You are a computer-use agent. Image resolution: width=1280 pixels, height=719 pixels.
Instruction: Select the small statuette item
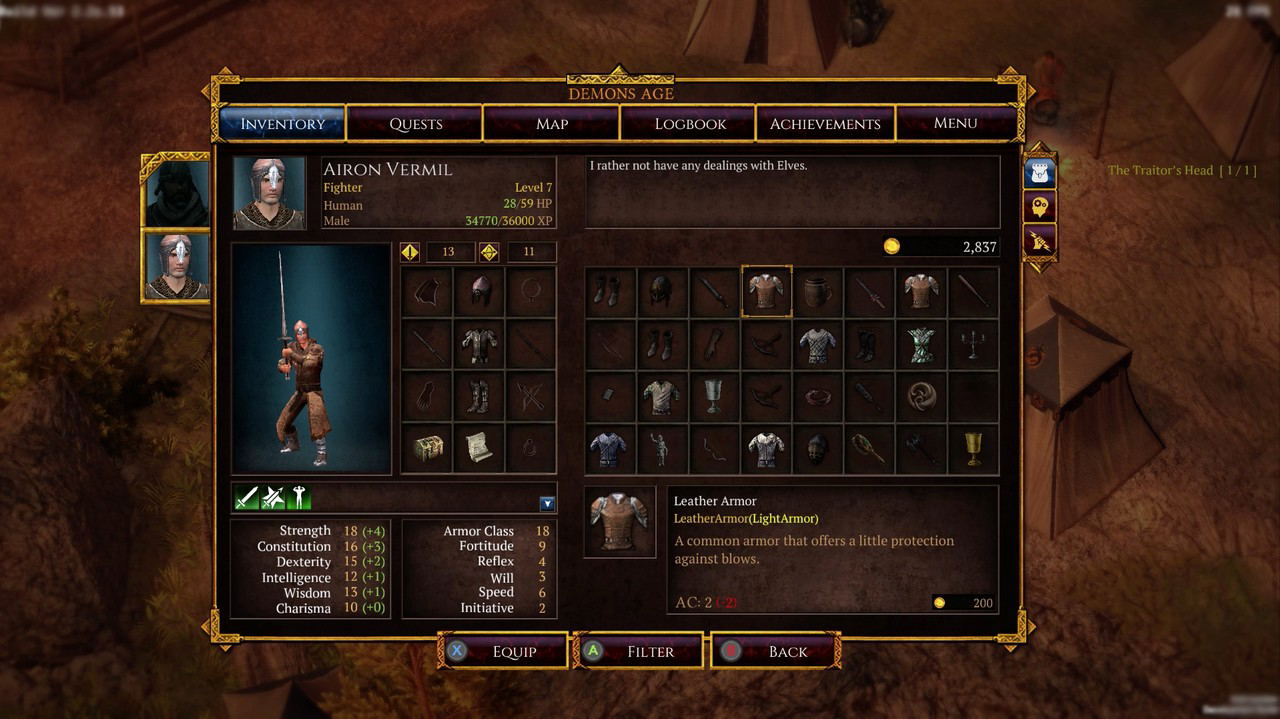point(661,449)
